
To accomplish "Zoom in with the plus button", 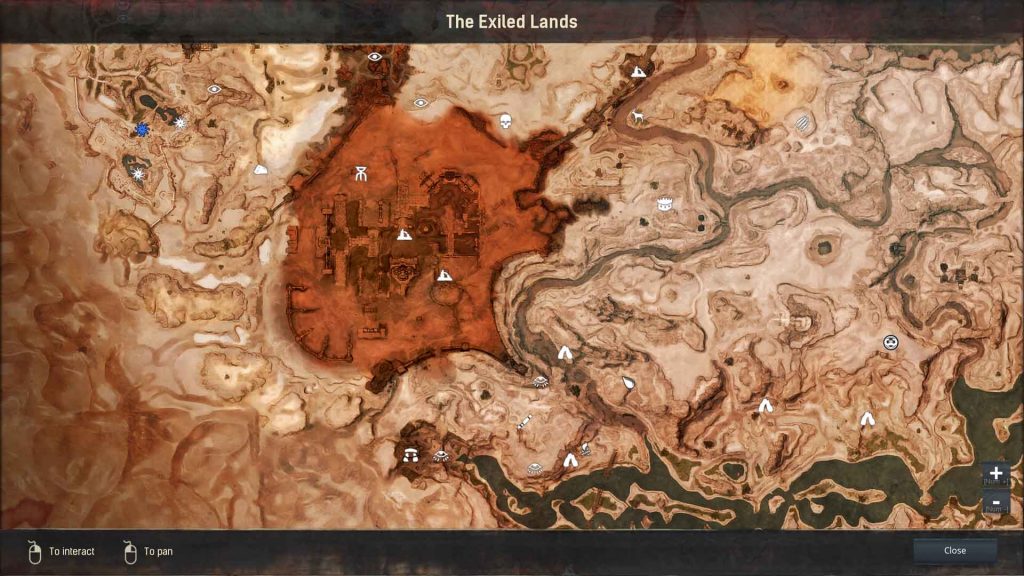I will tap(996, 473).
